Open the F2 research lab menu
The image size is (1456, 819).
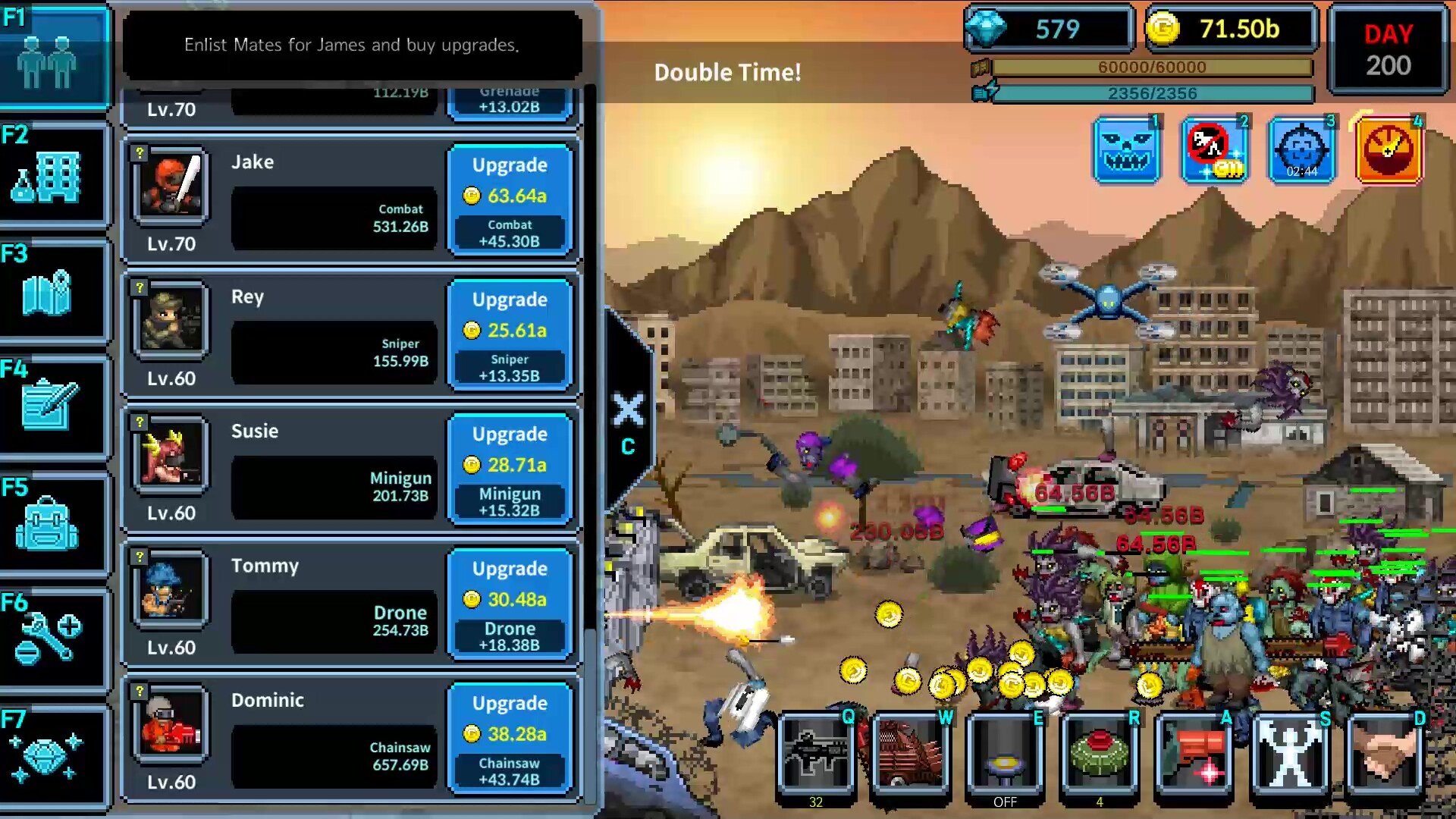pyautogui.click(x=53, y=173)
